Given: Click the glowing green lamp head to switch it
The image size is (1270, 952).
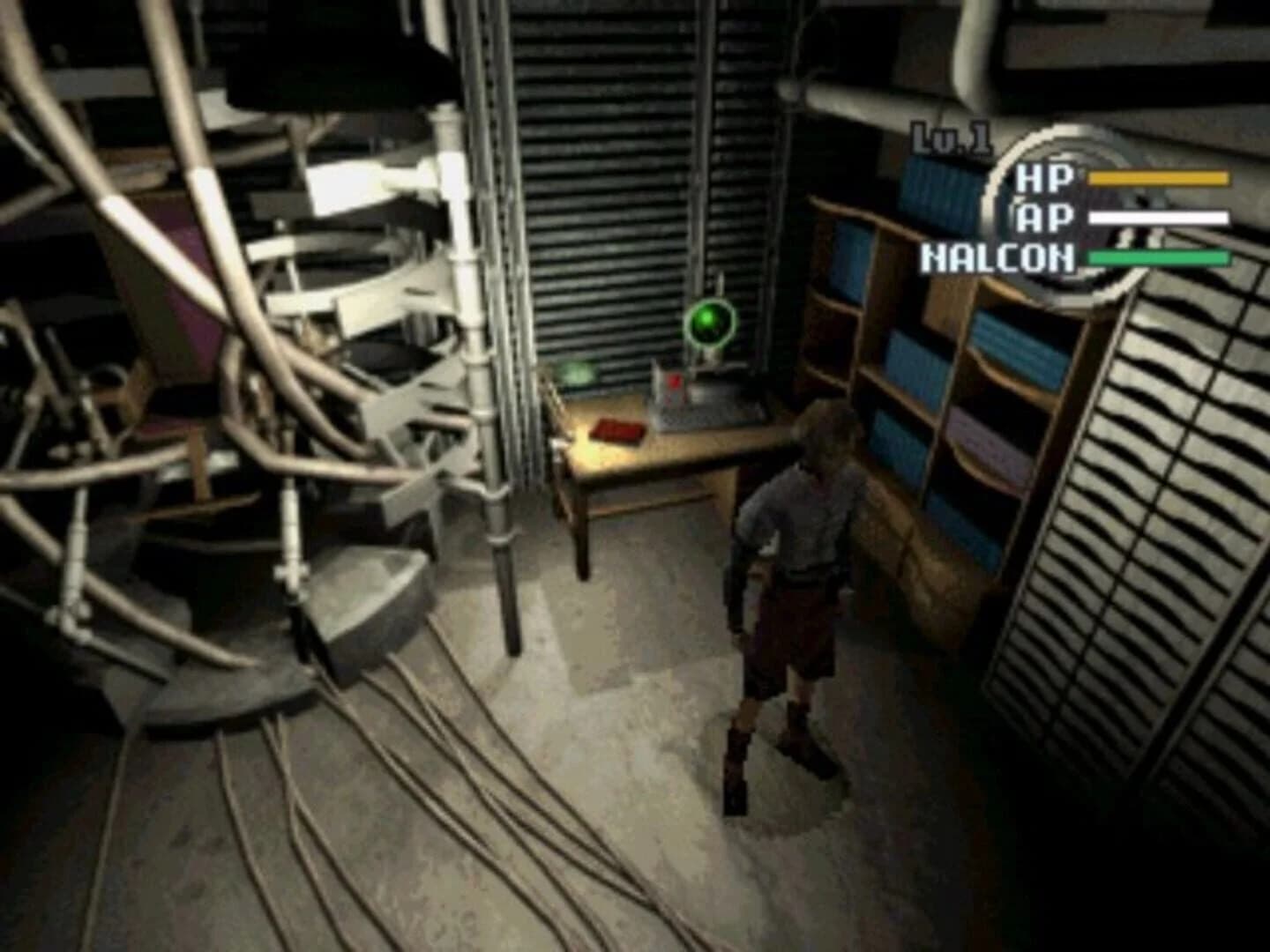Looking at the screenshot, I should coord(713,324).
